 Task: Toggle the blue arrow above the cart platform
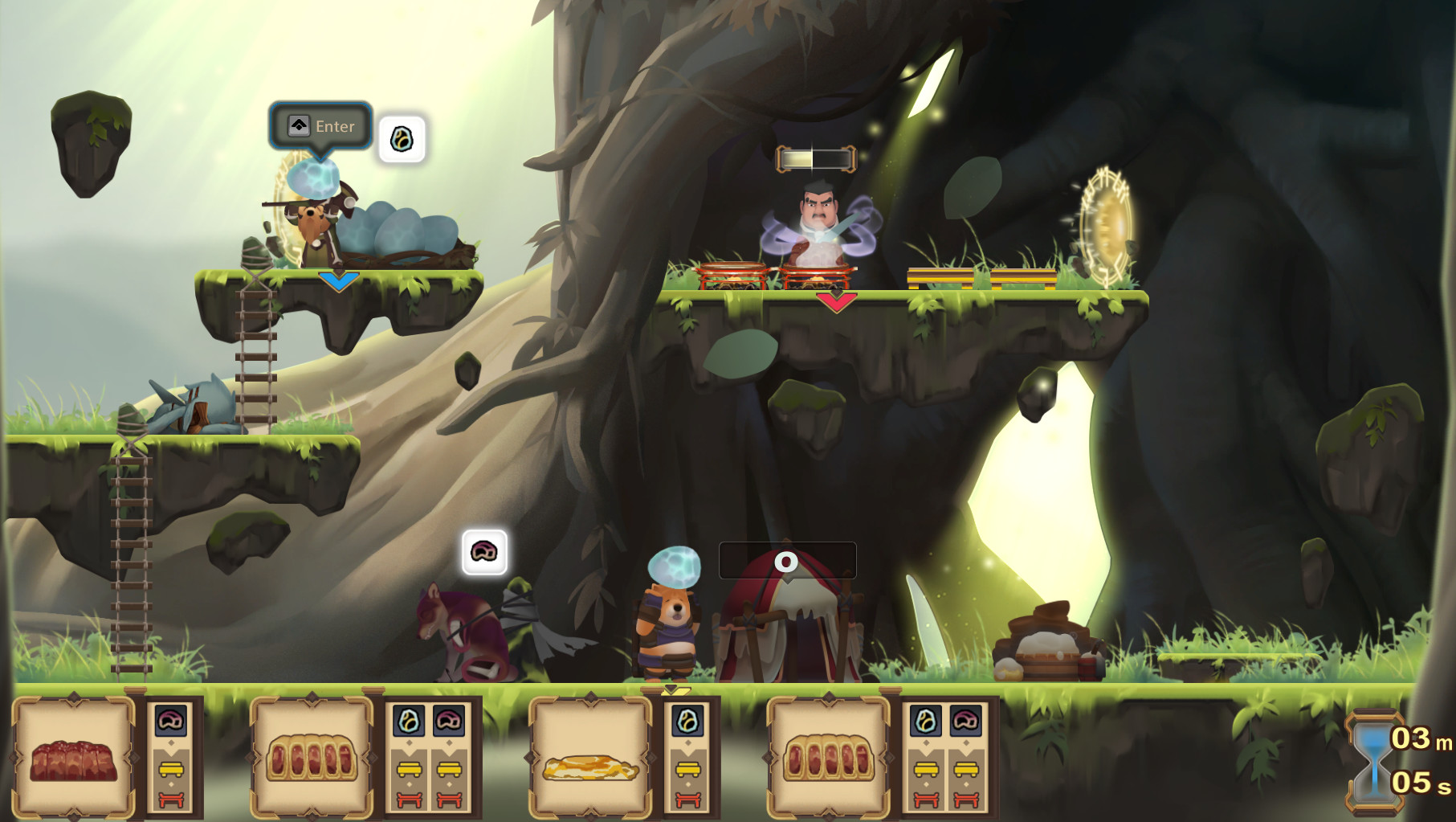(337, 282)
